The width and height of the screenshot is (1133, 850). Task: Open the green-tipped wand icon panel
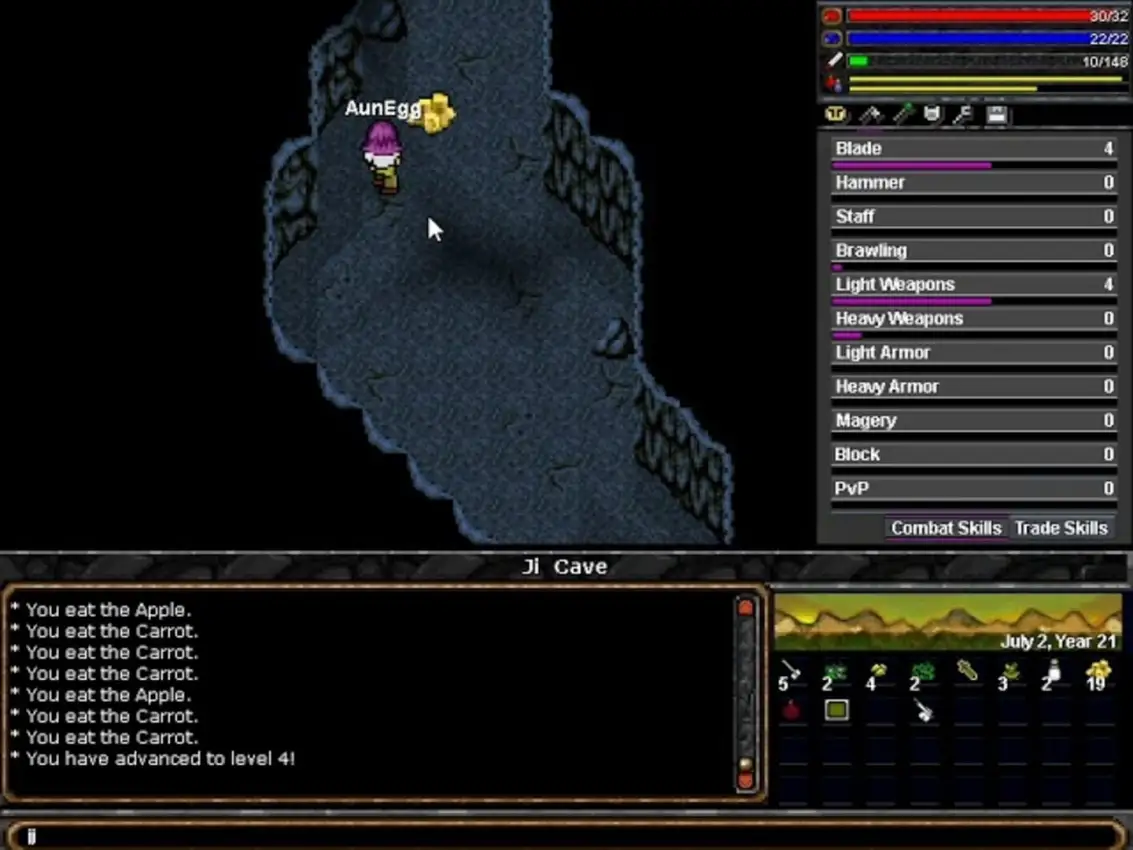tap(902, 115)
